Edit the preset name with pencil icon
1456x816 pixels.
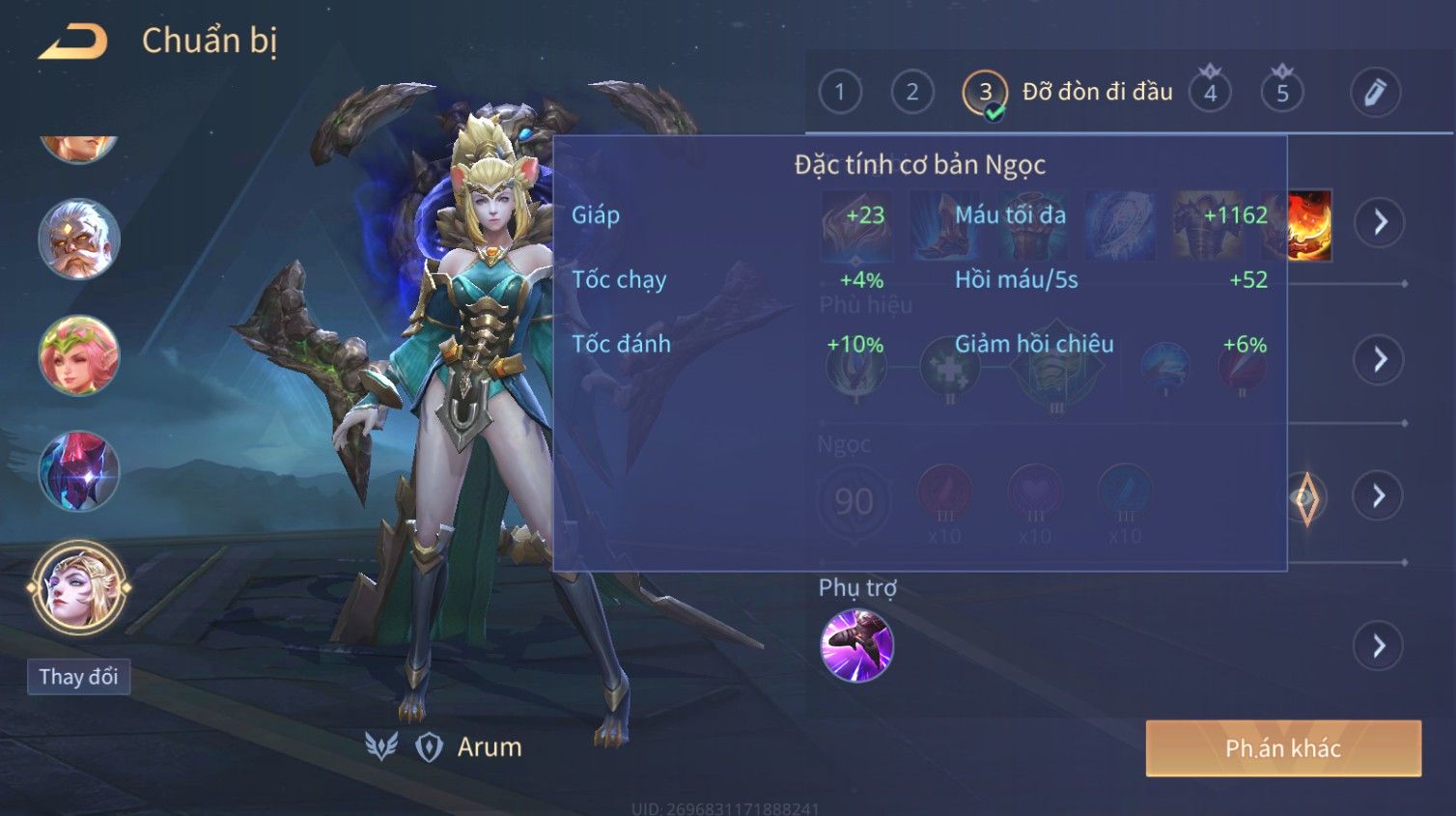pos(1375,93)
